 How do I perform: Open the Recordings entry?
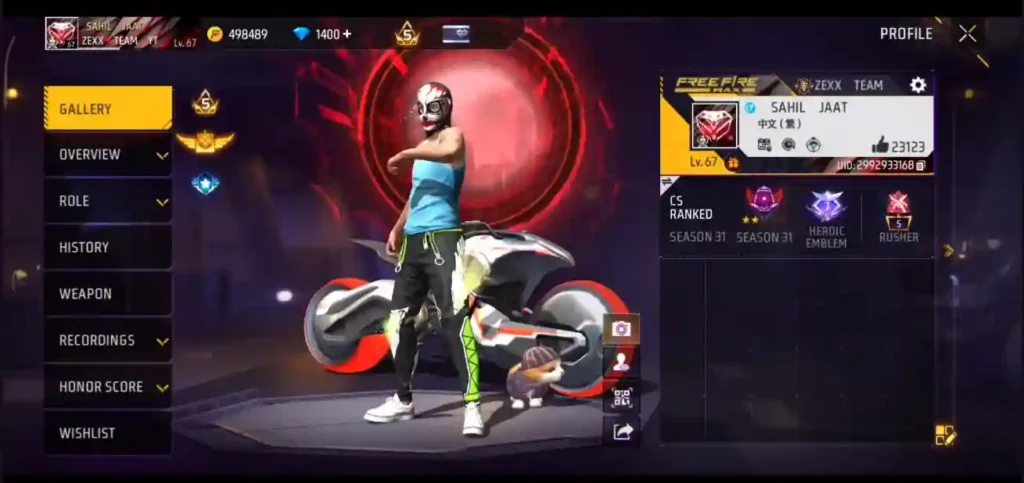[107, 340]
